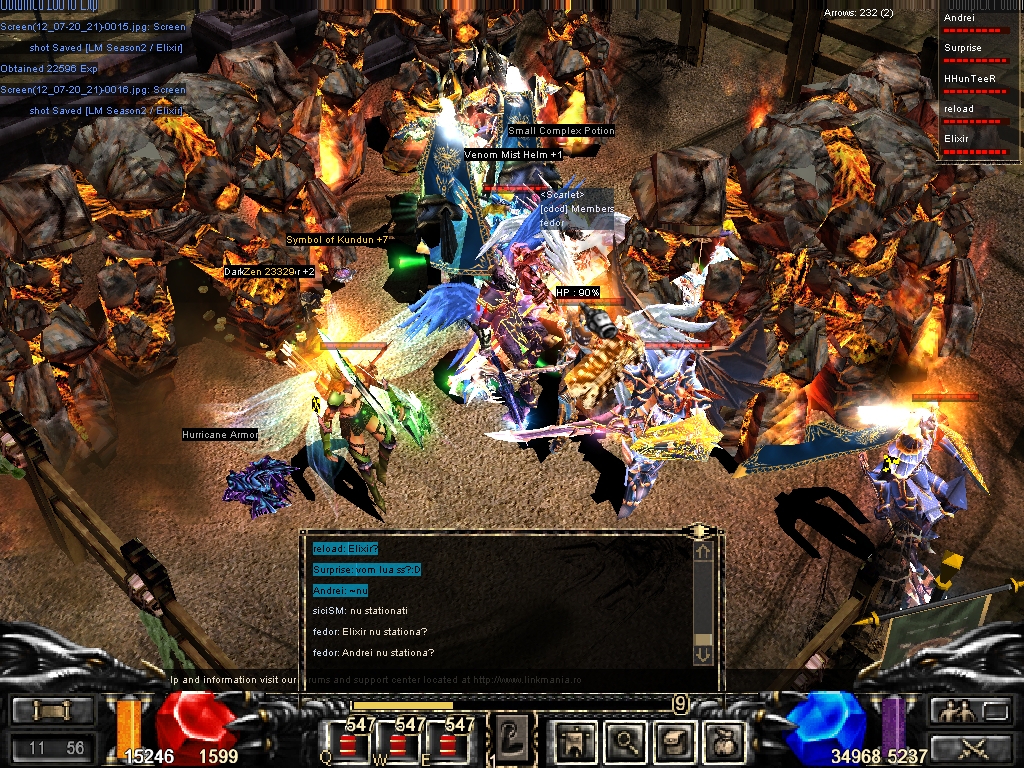
Task: Select party member Surprise
Action: click(x=979, y=54)
